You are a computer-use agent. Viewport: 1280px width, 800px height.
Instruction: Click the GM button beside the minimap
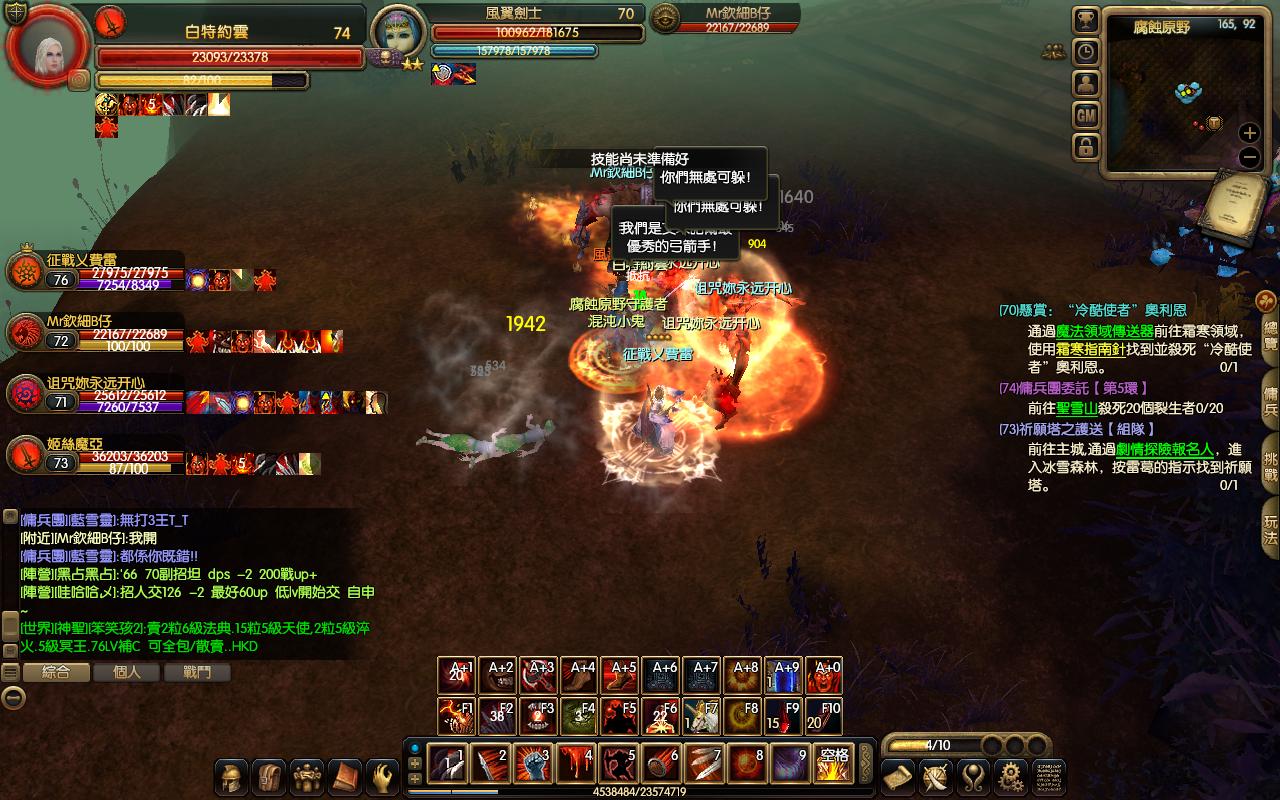1086,115
